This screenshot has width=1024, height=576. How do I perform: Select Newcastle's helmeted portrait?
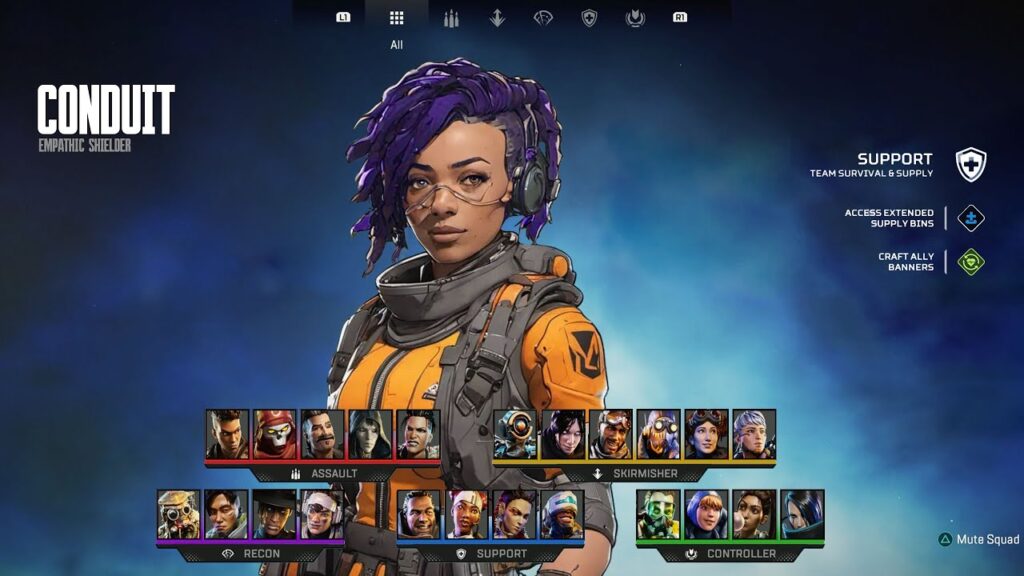tap(563, 514)
